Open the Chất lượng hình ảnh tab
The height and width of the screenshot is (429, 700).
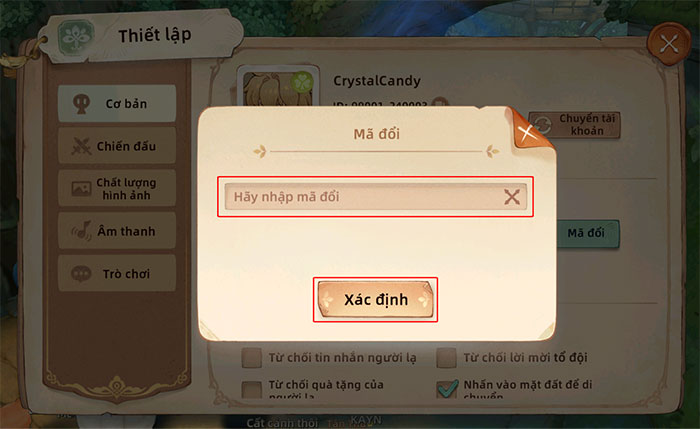[x=115, y=189]
